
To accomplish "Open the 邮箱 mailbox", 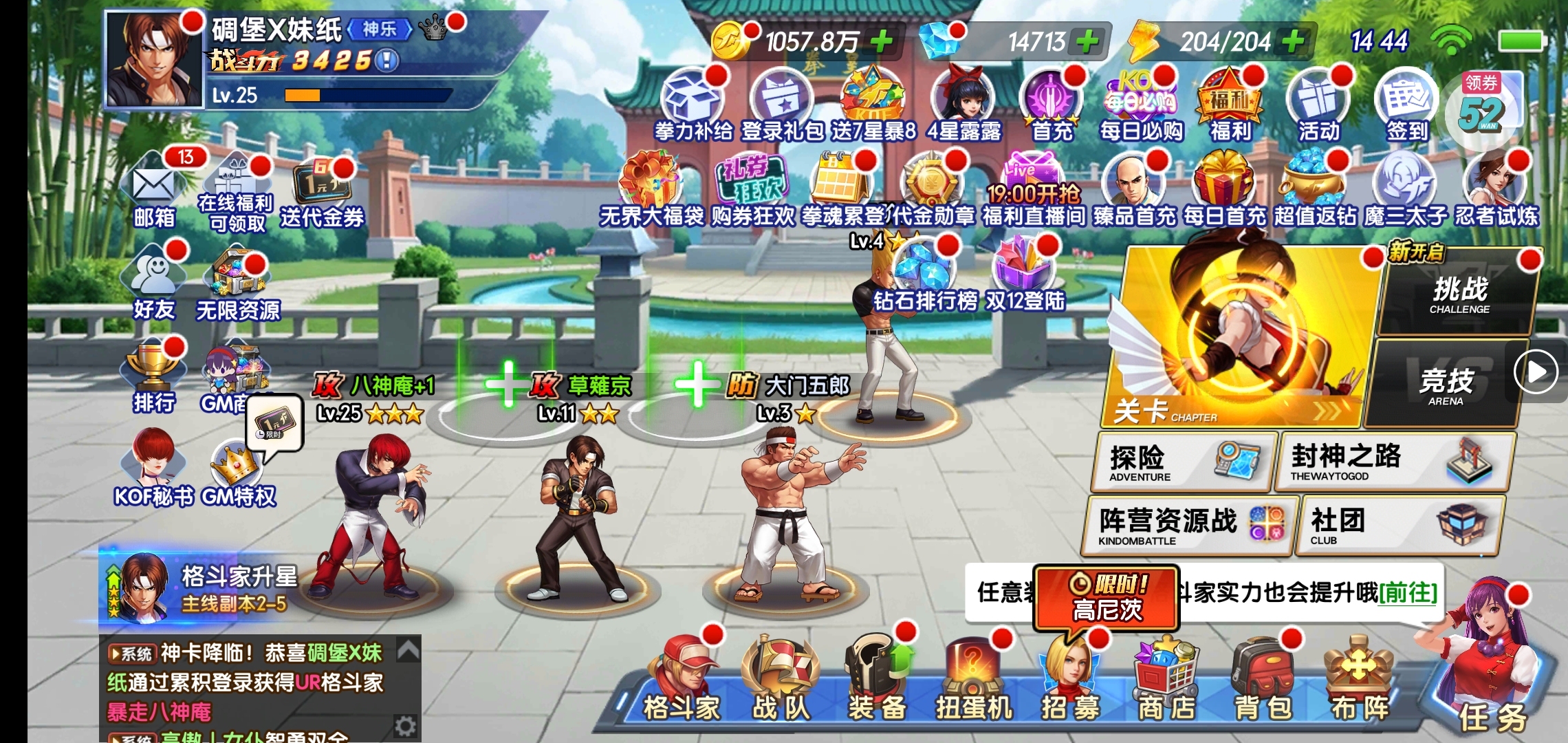I will coord(155,189).
